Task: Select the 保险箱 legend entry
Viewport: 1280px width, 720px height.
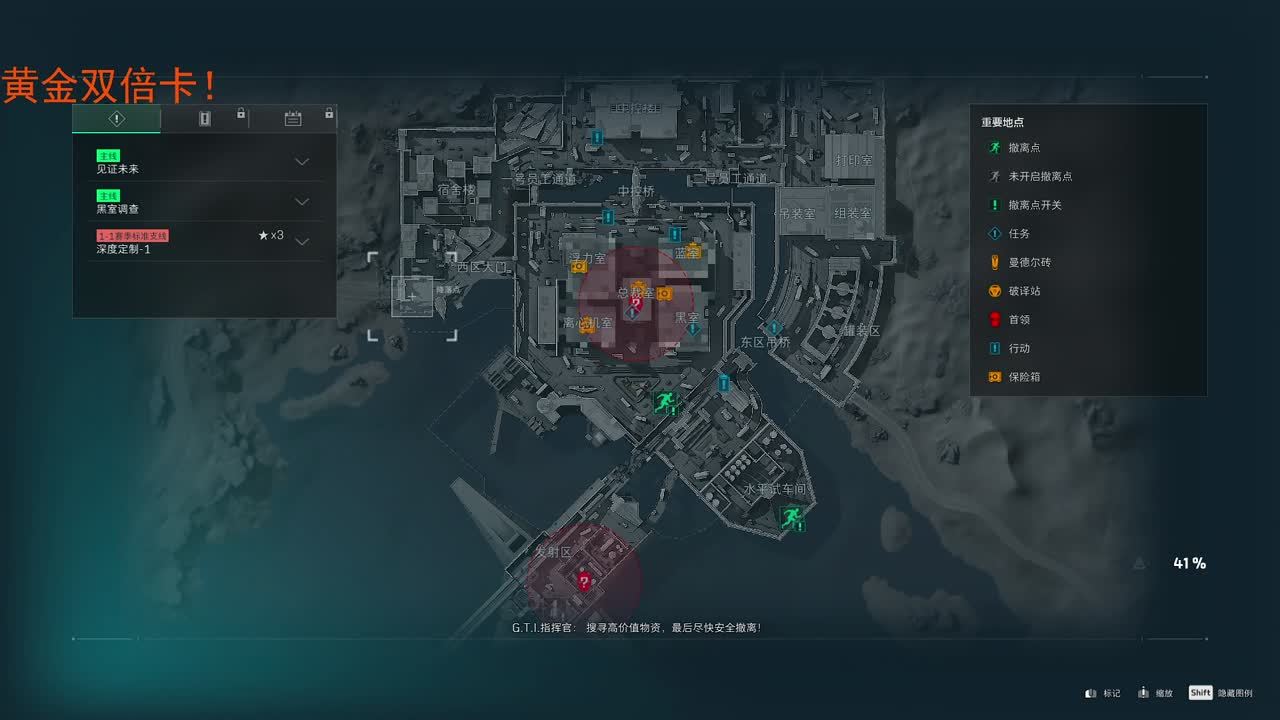Action: point(1024,377)
